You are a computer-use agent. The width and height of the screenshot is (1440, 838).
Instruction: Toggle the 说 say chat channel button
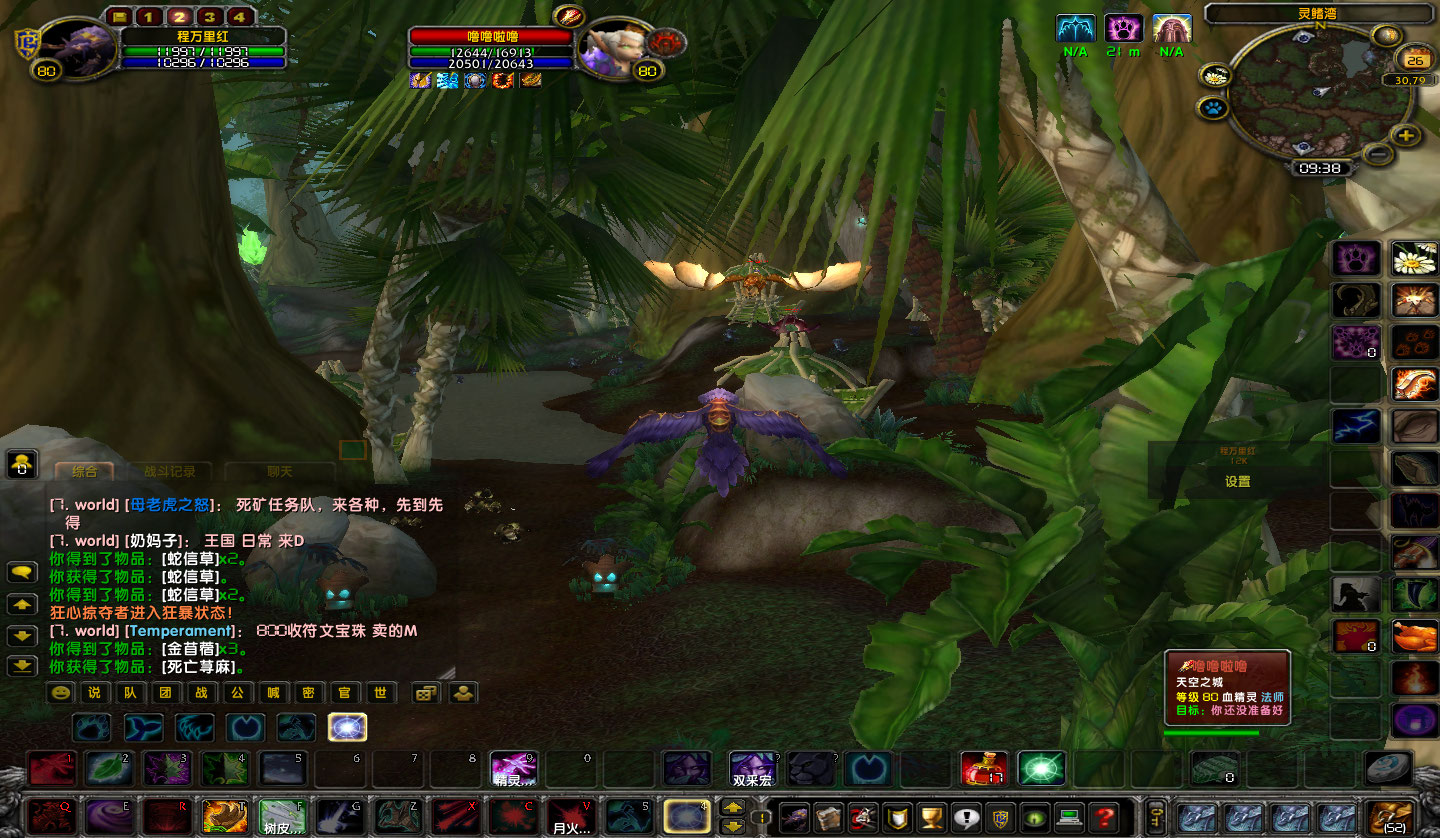93,692
